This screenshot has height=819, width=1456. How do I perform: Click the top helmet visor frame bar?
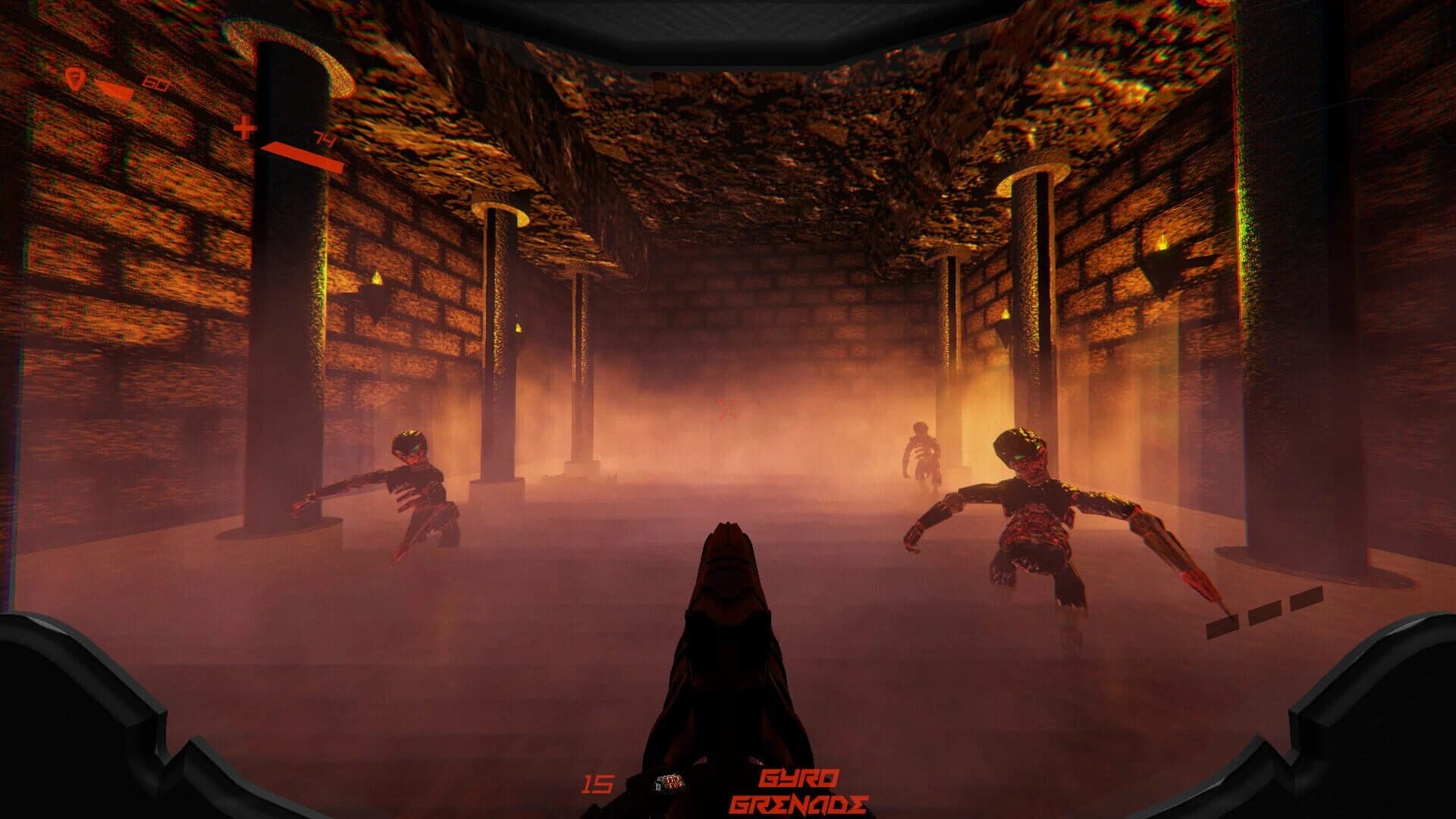coord(728,19)
